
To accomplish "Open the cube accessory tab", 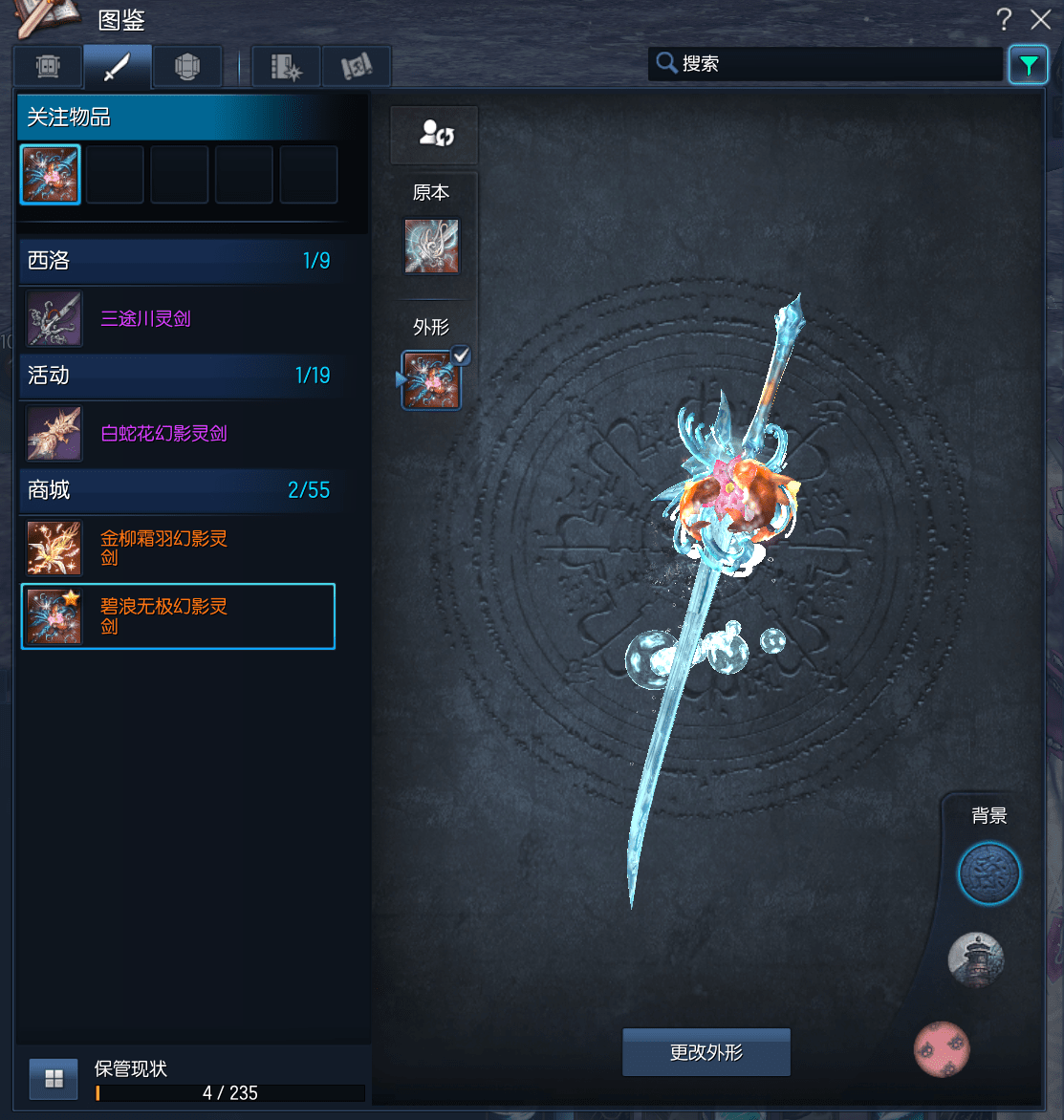I will tap(187, 67).
